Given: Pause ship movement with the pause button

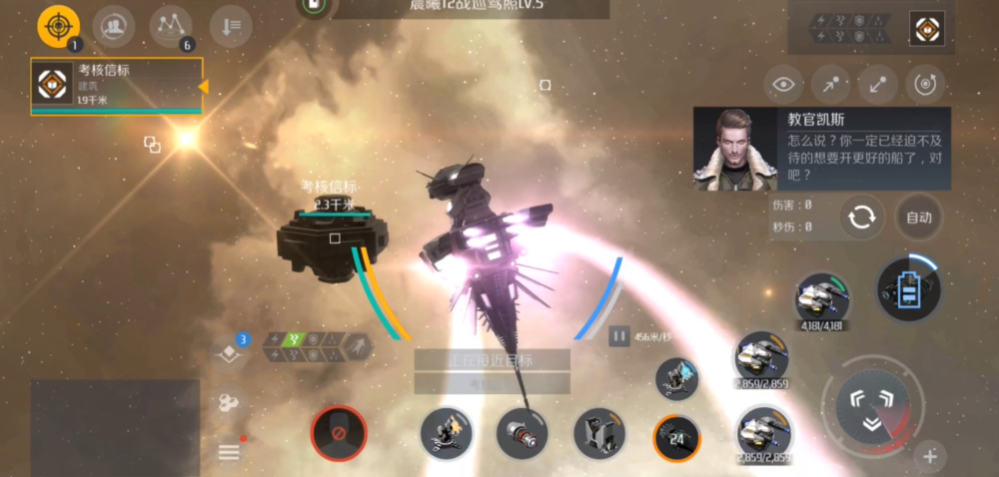Looking at the screenshot, I should coord(619,337).
